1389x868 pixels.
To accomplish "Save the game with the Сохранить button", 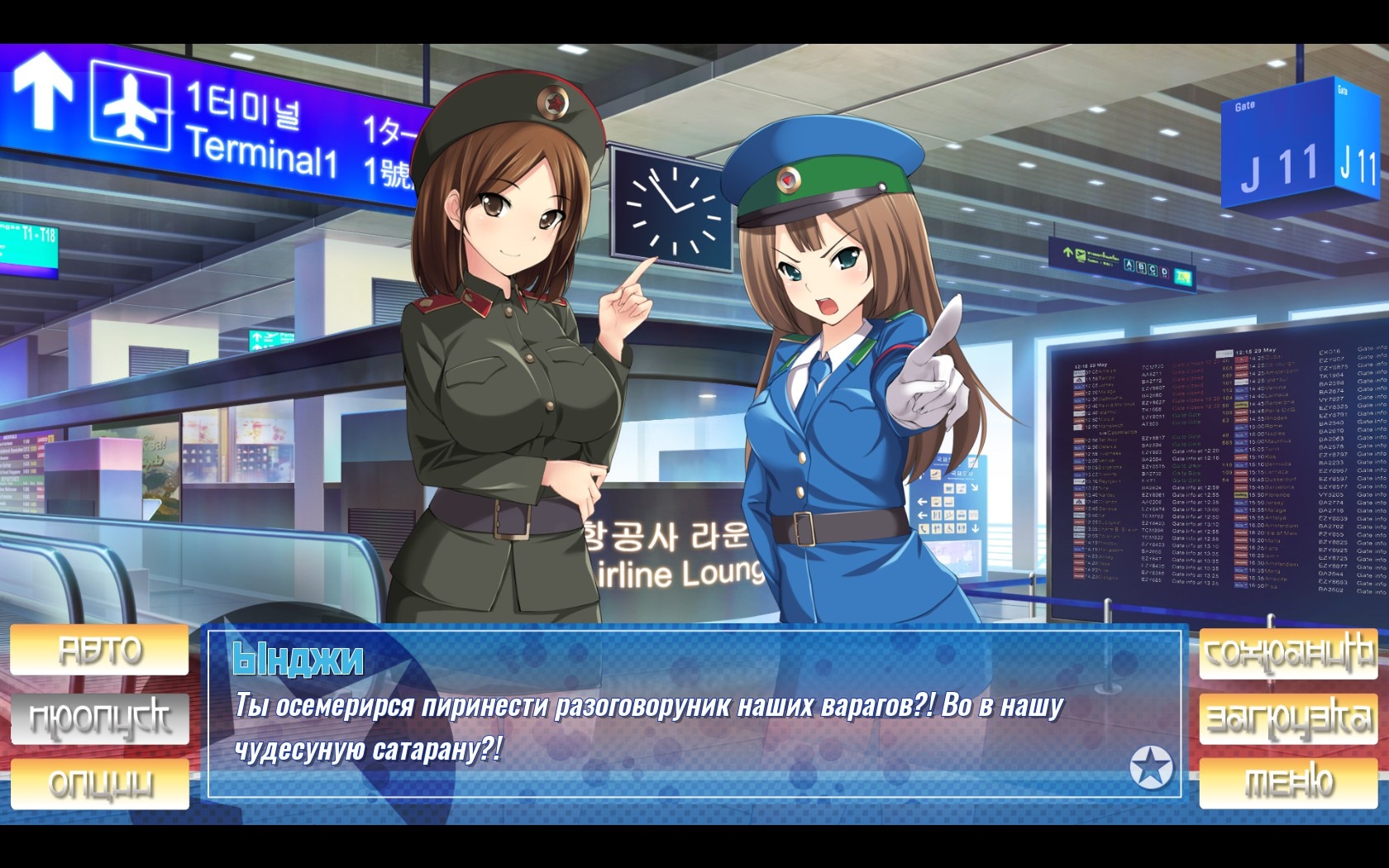I will tap(1288, 653).
